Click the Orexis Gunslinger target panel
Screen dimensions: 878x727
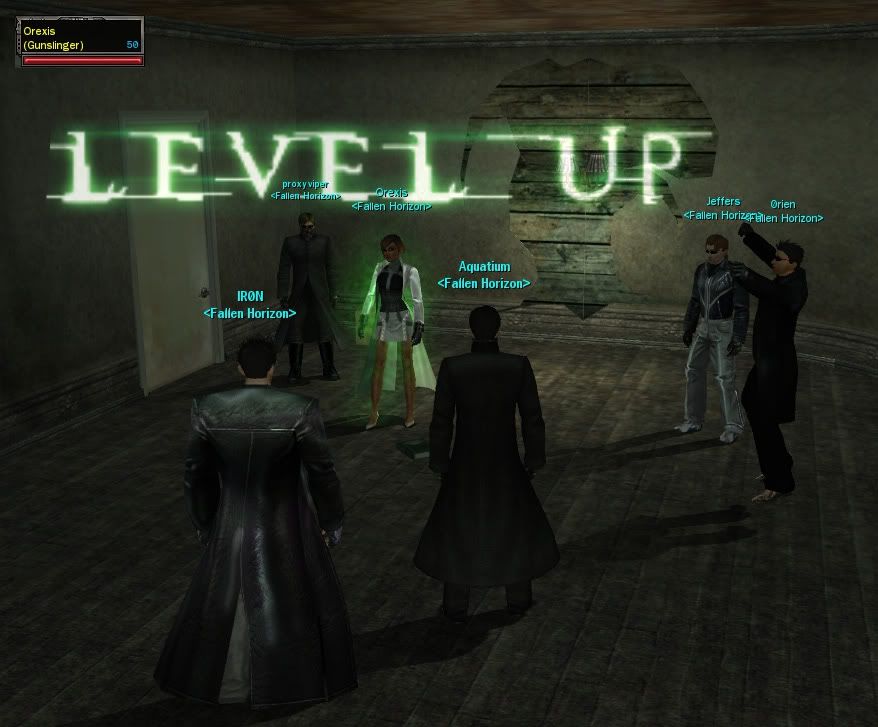tap(81, 40)
